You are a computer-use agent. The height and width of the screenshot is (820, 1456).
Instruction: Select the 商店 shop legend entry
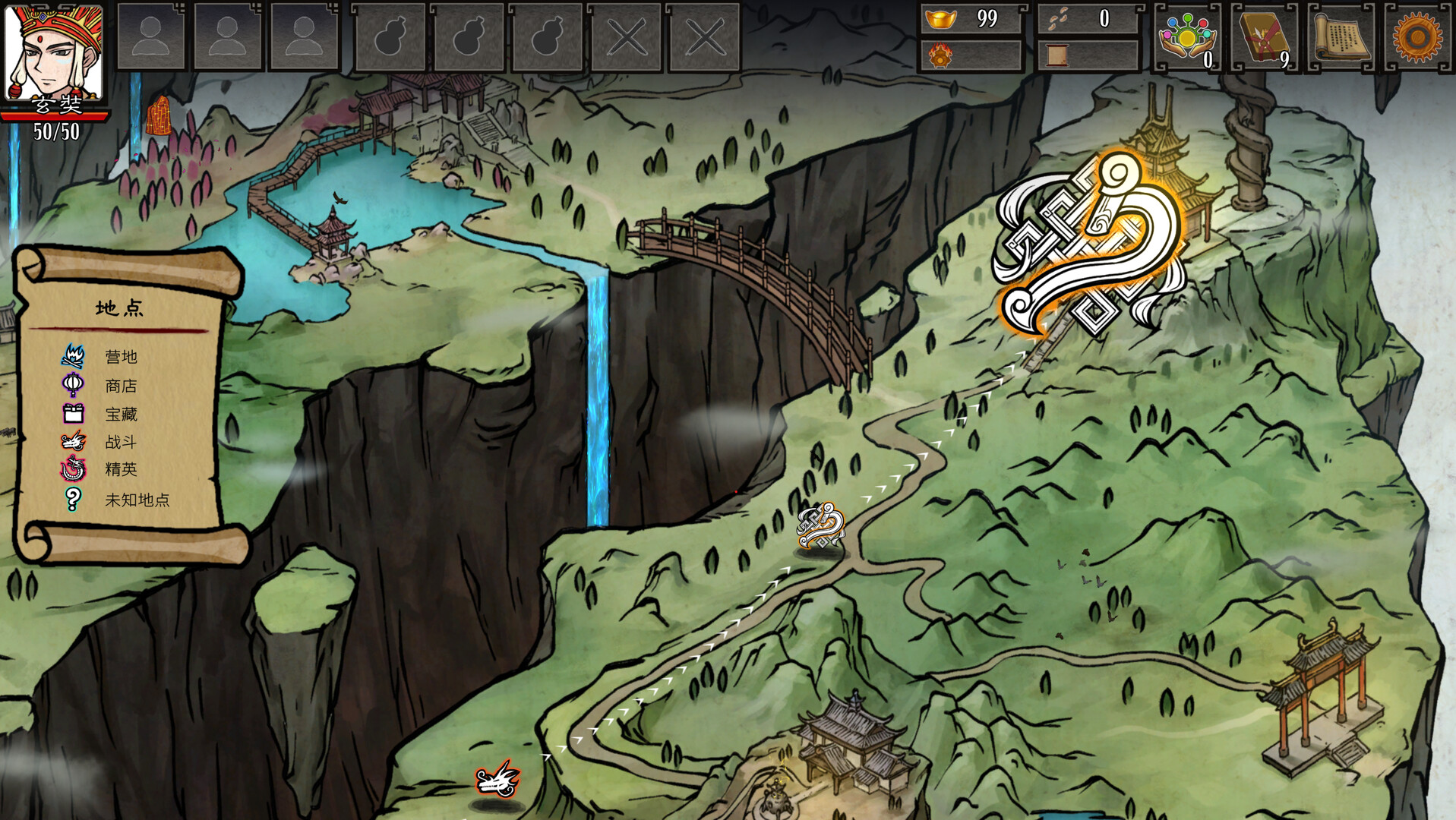(x=120, y=386)
